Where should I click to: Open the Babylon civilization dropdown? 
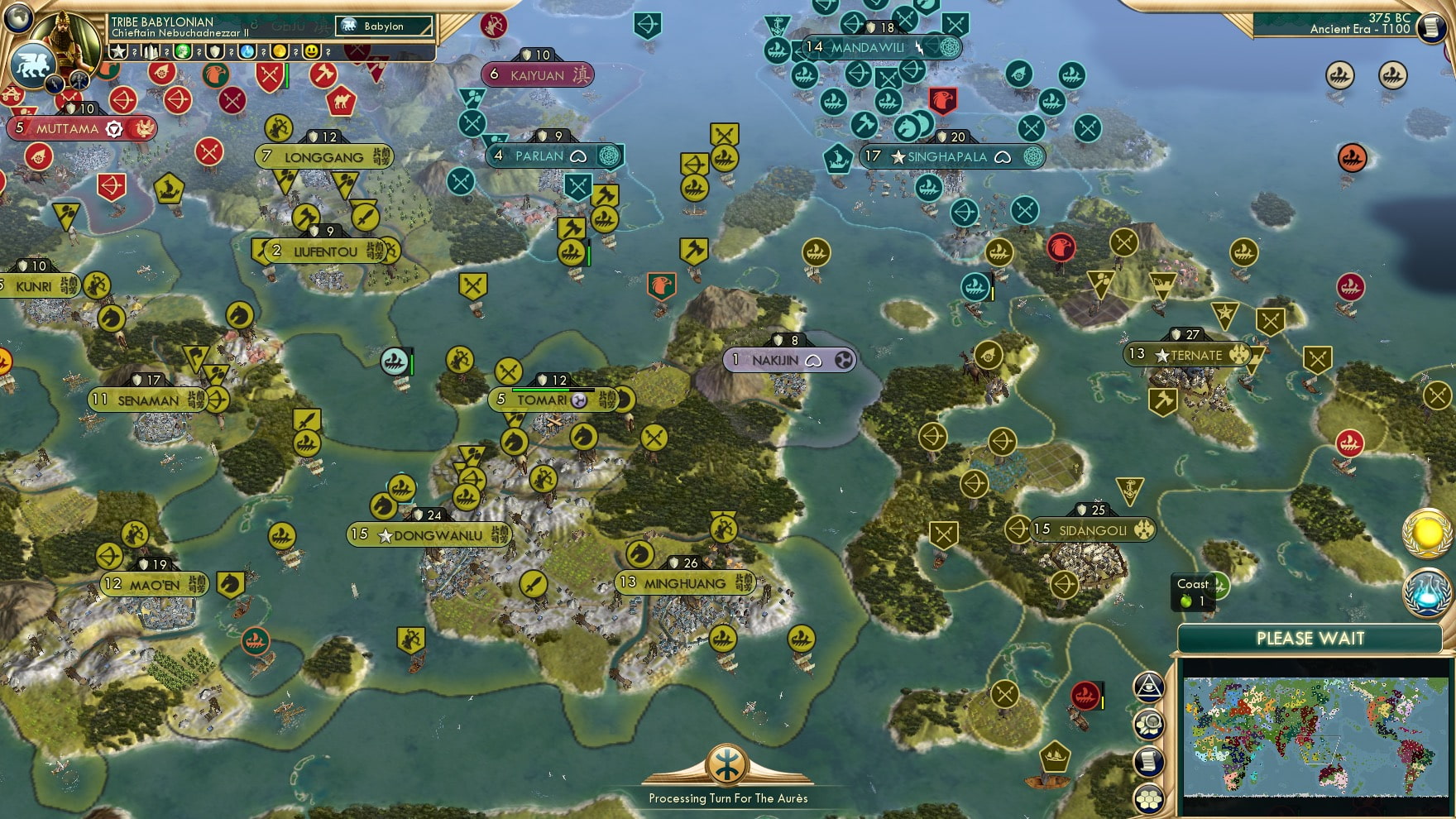pos(385,26)
